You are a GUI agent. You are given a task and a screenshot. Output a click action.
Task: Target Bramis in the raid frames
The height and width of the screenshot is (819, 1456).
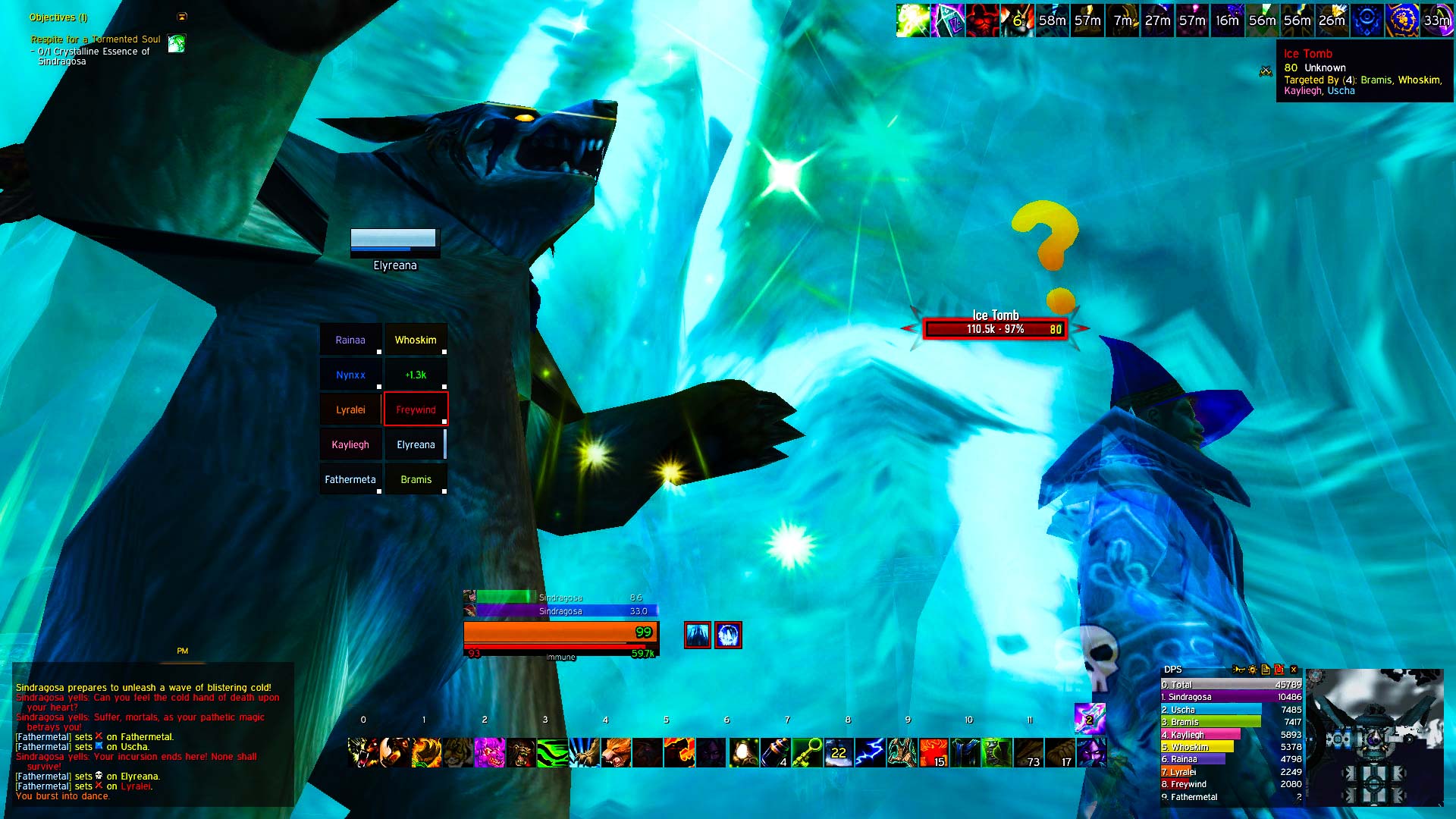(416, 479)
